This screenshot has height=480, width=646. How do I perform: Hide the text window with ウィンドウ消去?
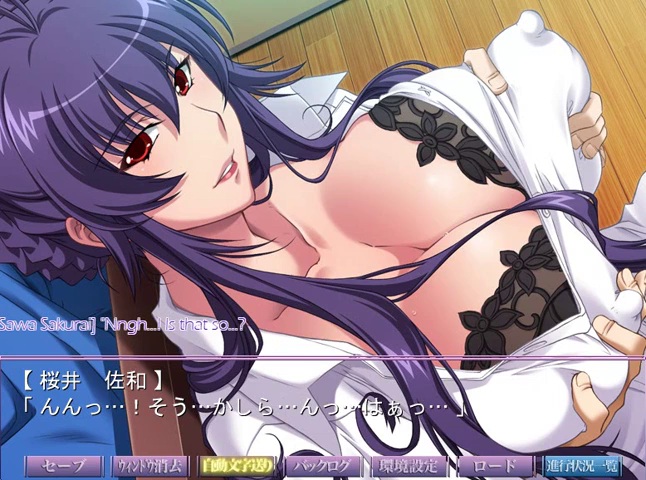148,466
